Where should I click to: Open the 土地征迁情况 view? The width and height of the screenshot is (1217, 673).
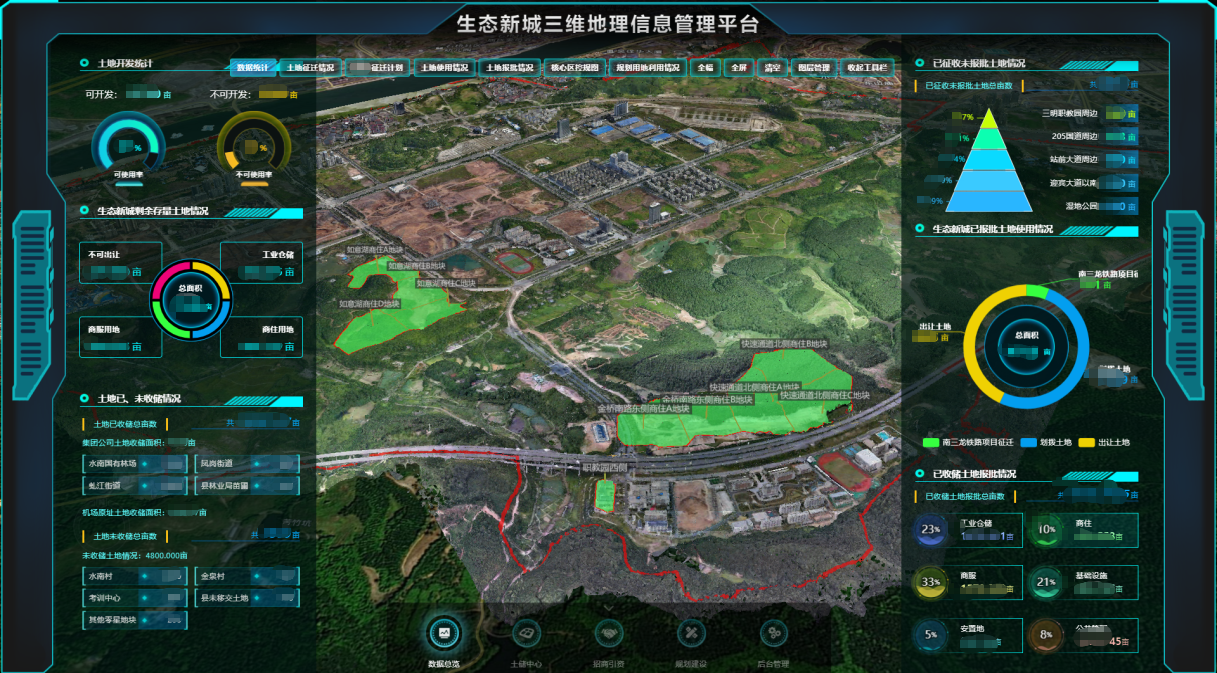(311, 68)
